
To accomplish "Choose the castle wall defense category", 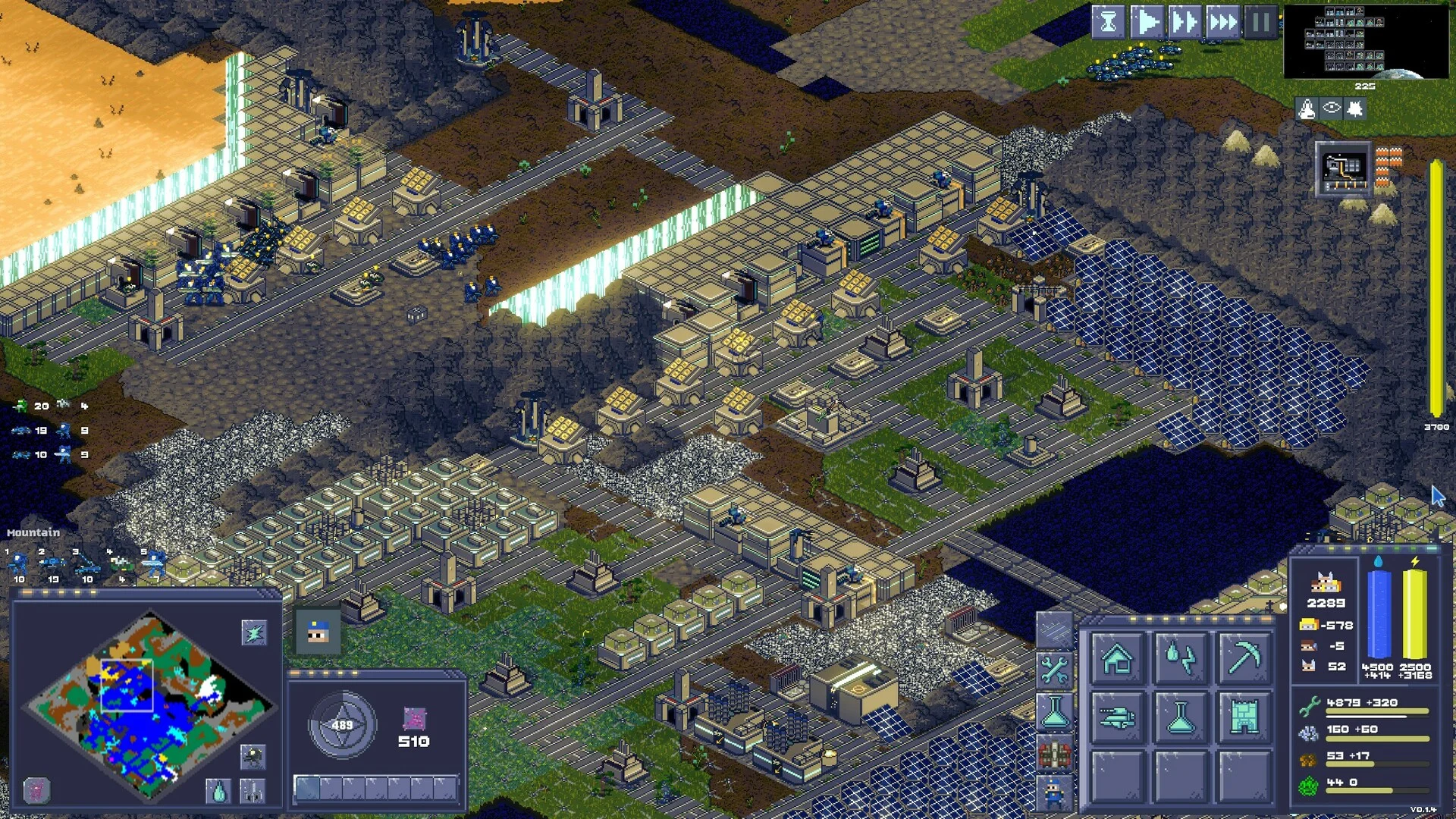I will [x=1244, y=717].
